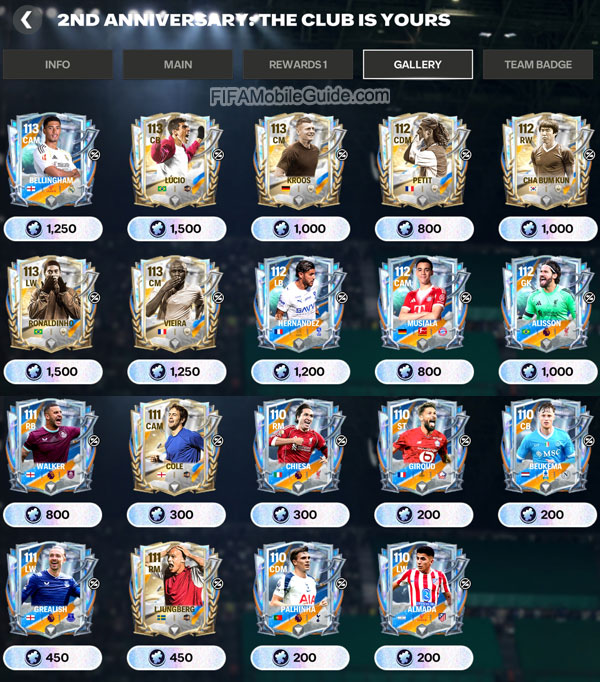The width and height of the screenshot is (600, 682).
Task: Select the Bellingham player card
Action: (53, 160)
